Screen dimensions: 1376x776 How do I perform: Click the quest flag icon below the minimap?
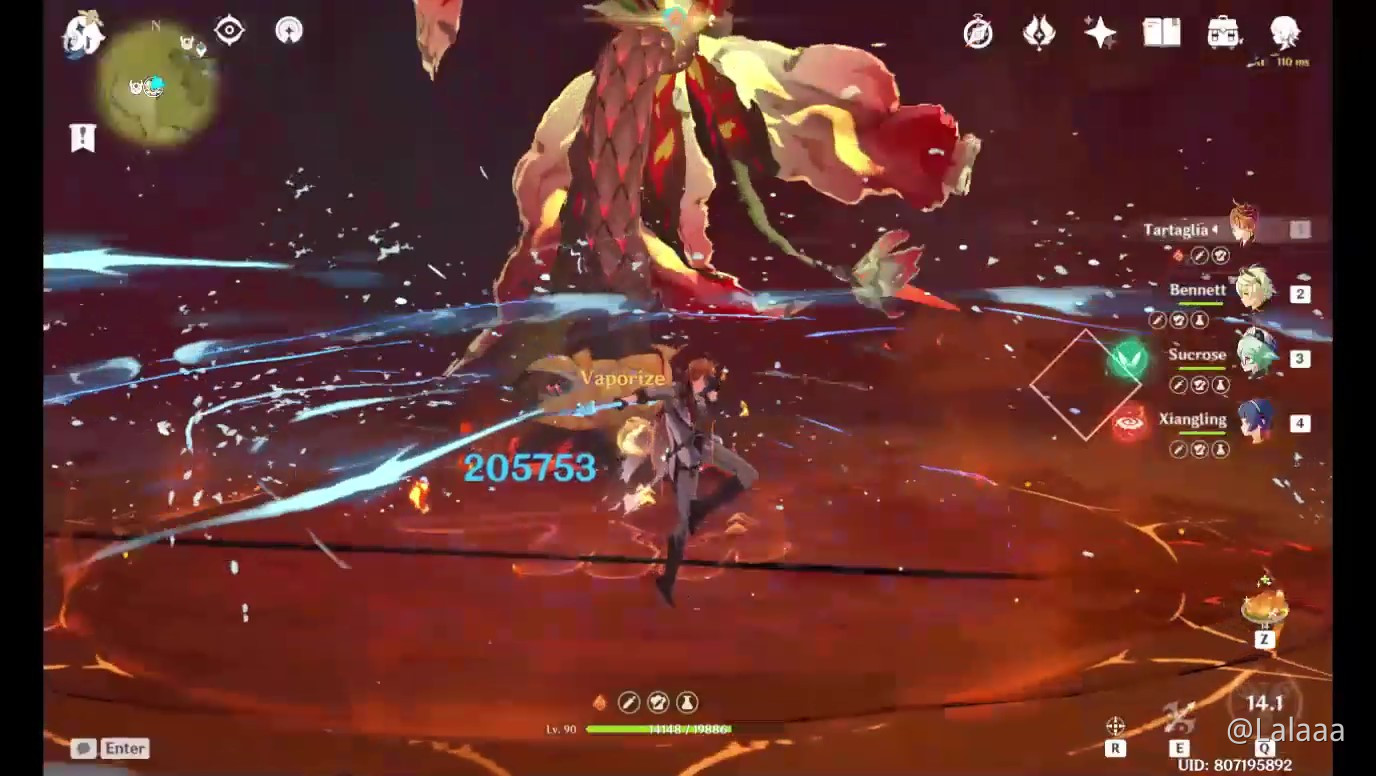[84, 138]
